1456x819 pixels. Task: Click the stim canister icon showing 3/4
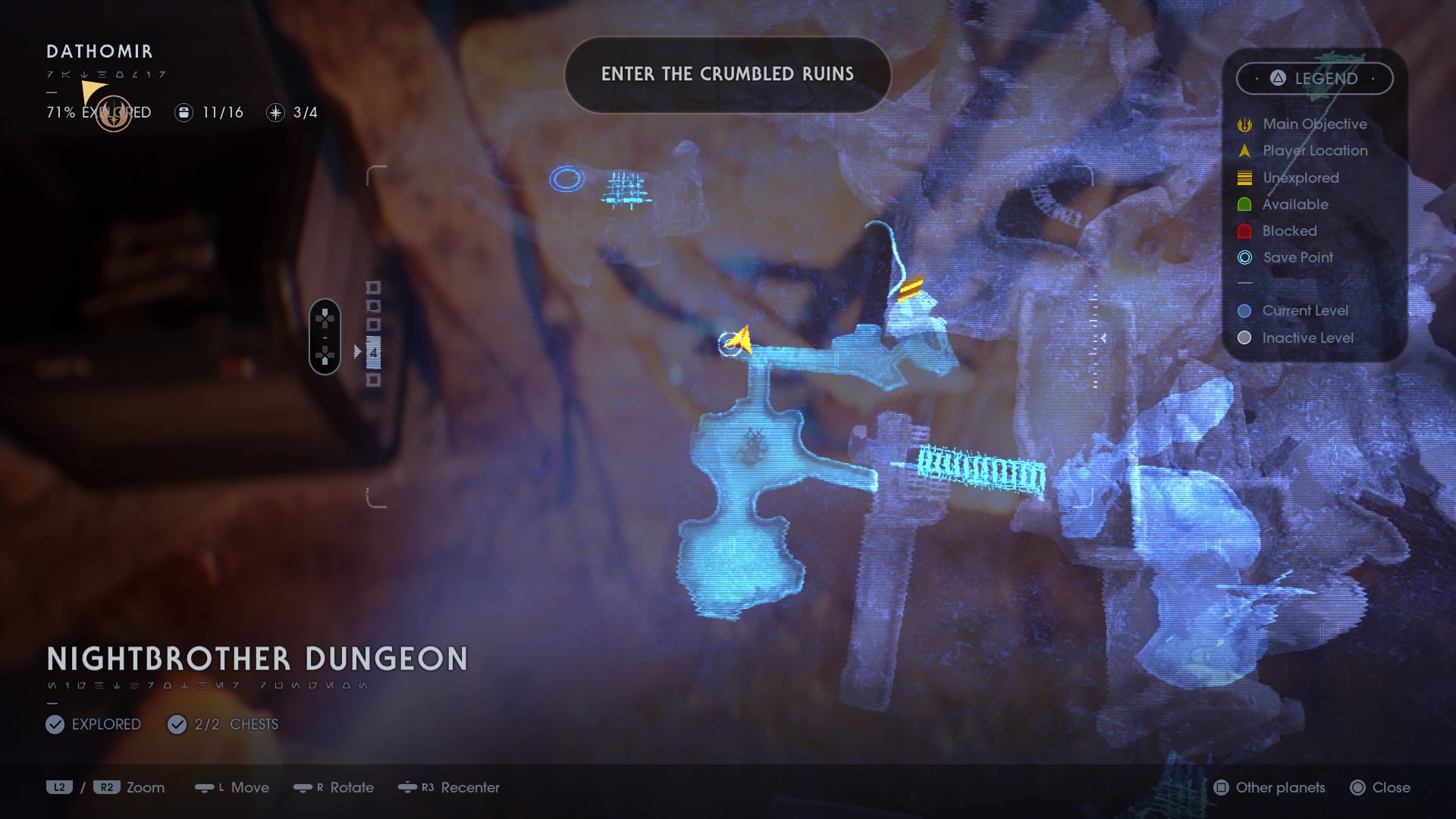[x=275, y=112]
